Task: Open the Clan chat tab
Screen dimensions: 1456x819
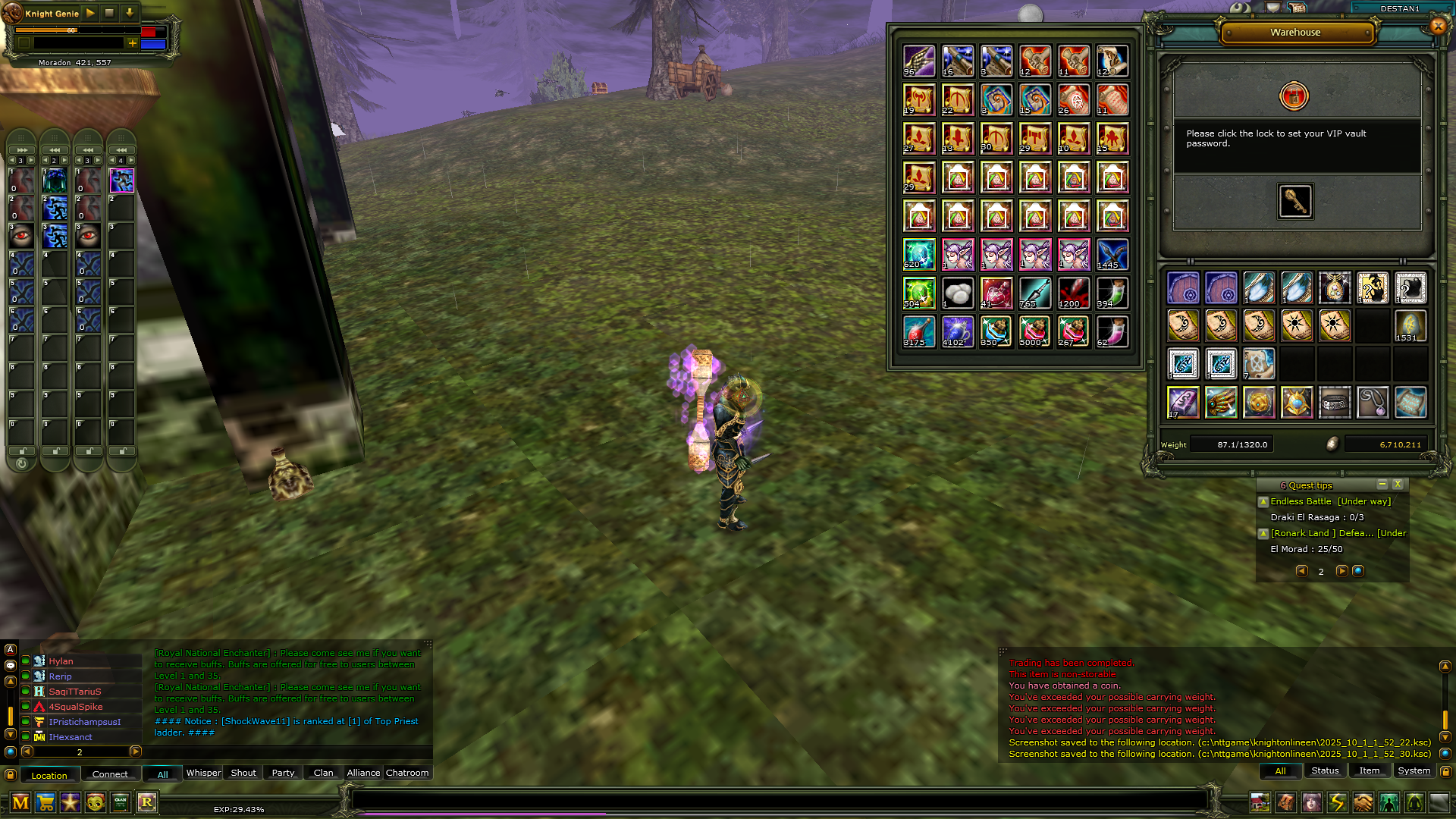Action: click(323, 773)
